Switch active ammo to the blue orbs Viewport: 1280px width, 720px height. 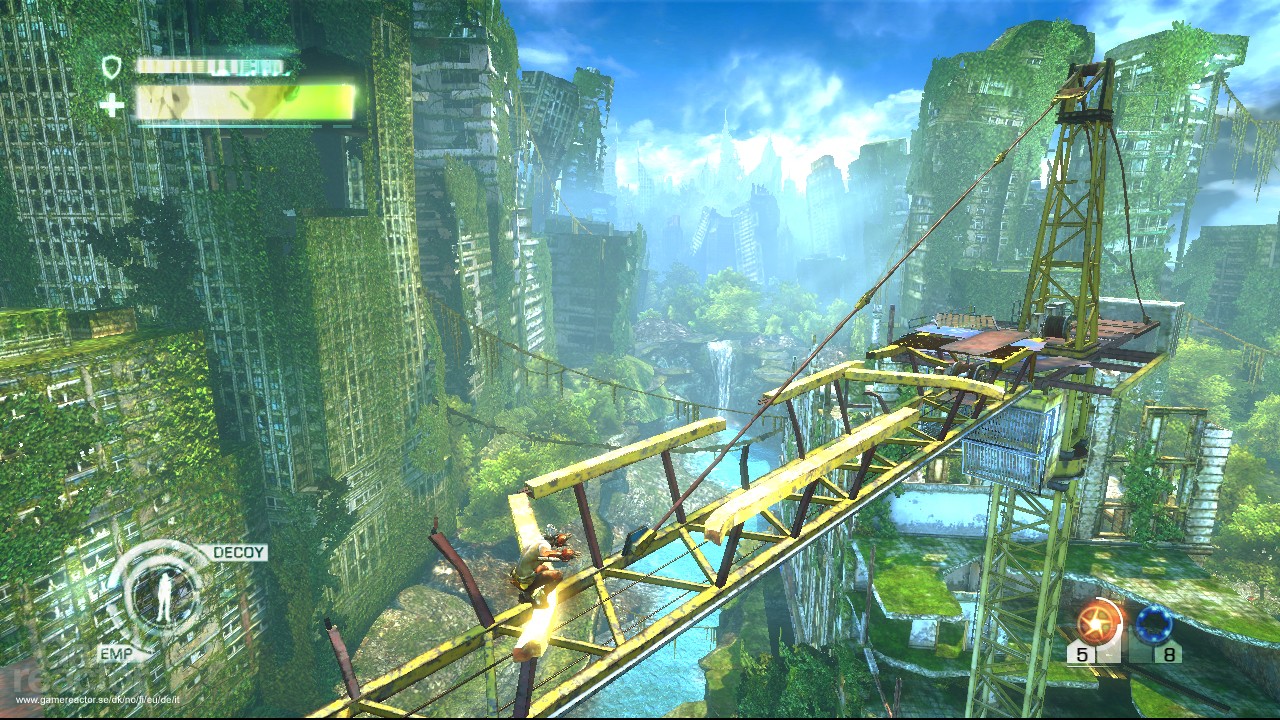(1154, 624)
